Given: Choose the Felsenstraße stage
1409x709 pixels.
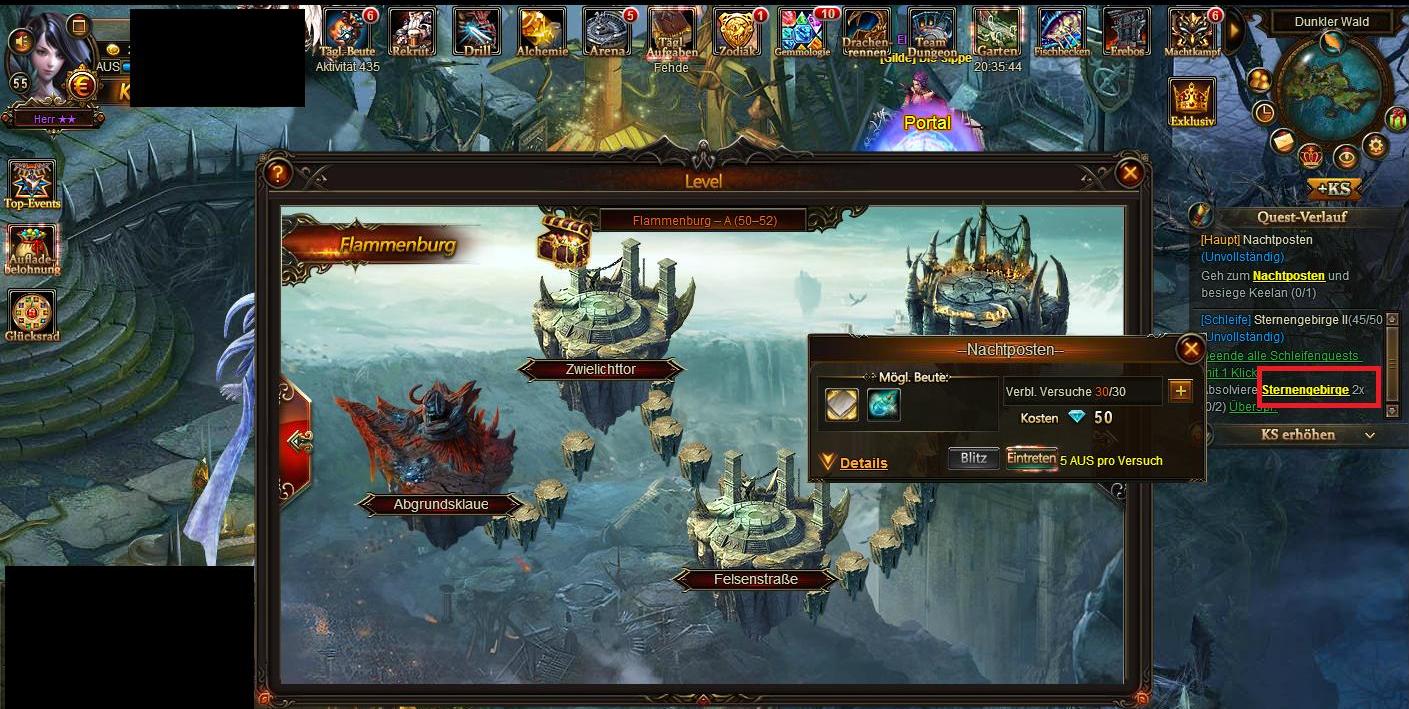Looking at the screenshot, I should pos(756,578).
